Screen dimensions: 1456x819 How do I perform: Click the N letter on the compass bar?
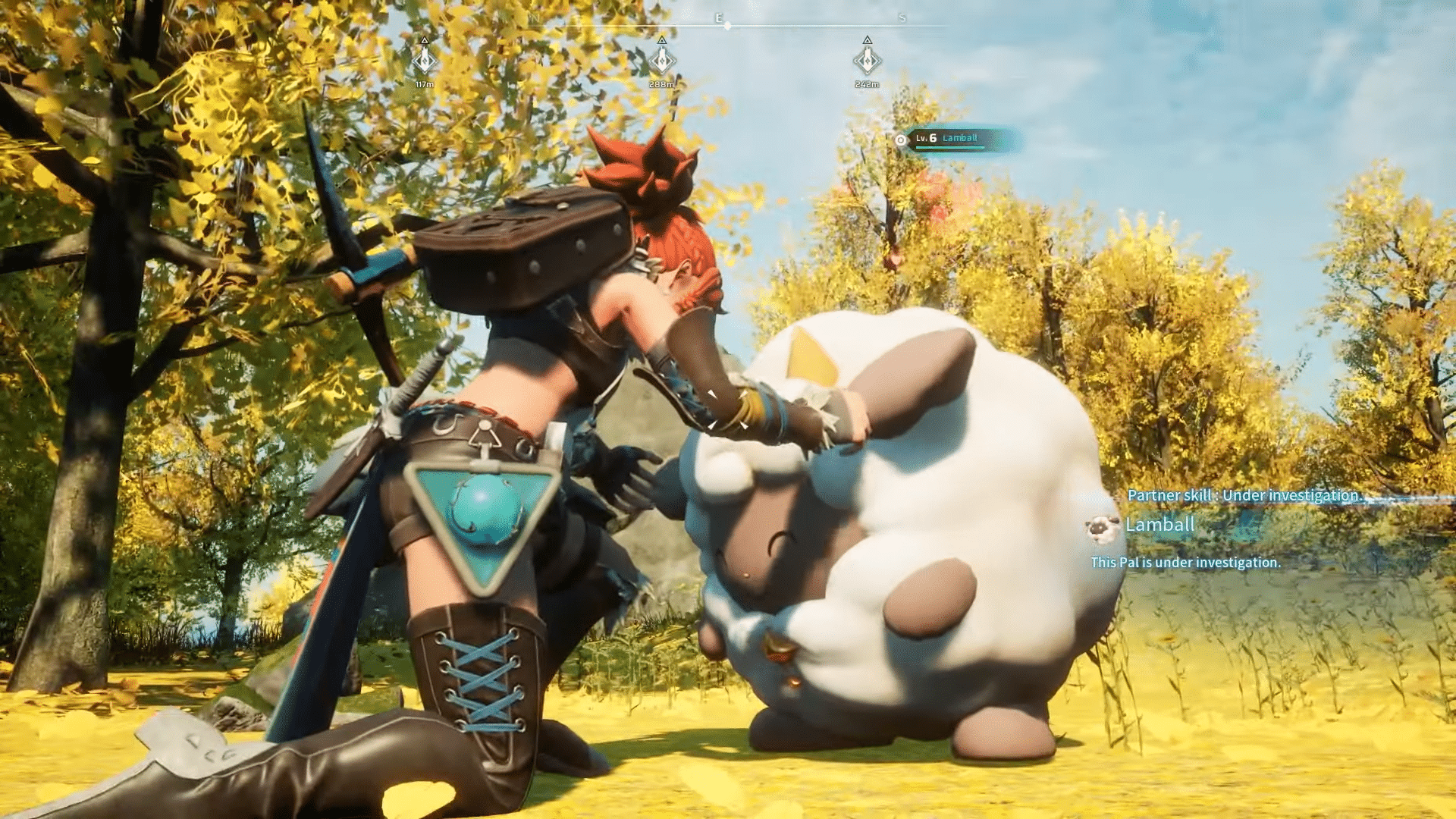pyautogui.click(x=534, y=17)
